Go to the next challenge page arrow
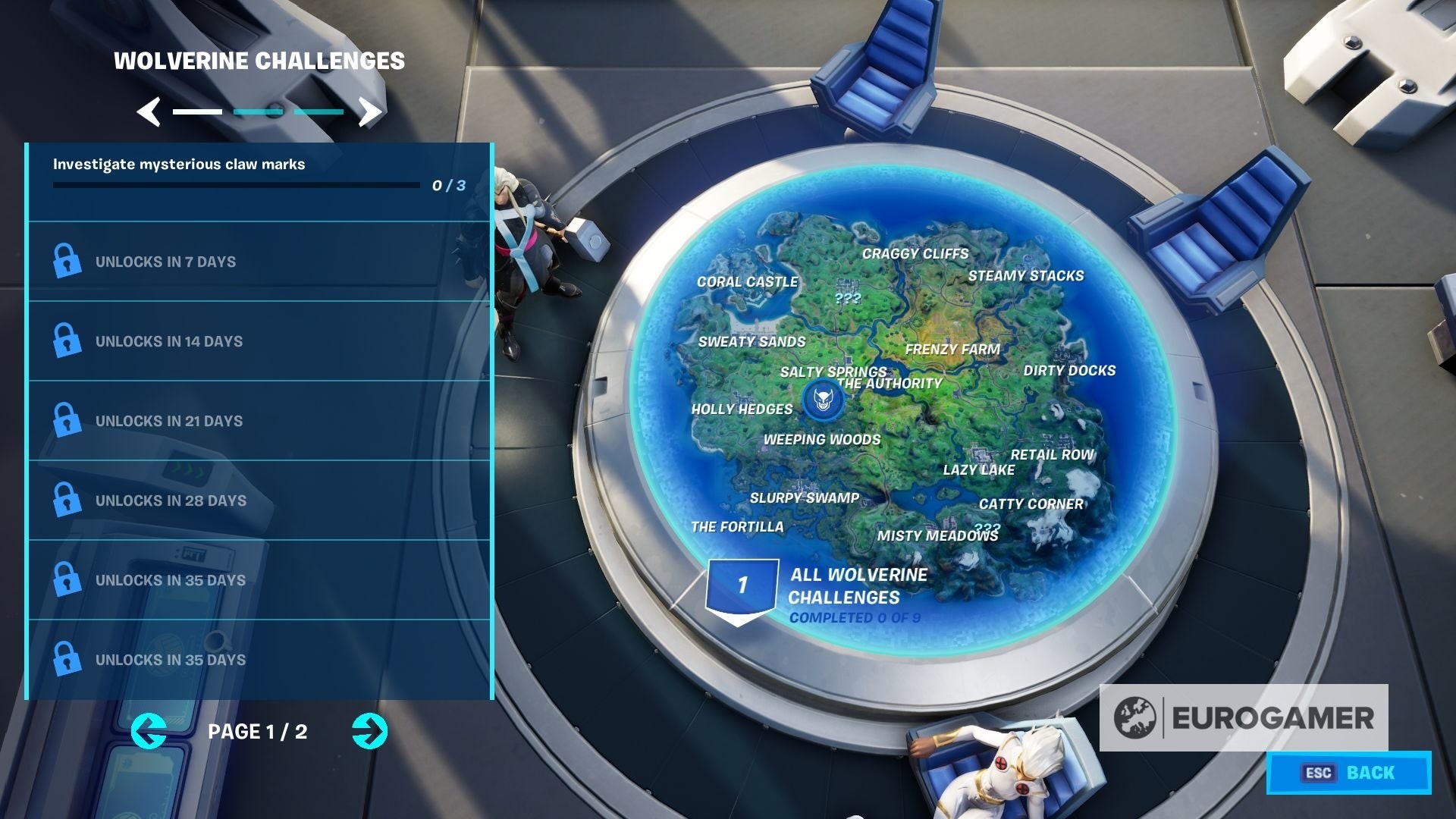The image size is (1456, 819). pyautogui.click(x=369, y=732)
